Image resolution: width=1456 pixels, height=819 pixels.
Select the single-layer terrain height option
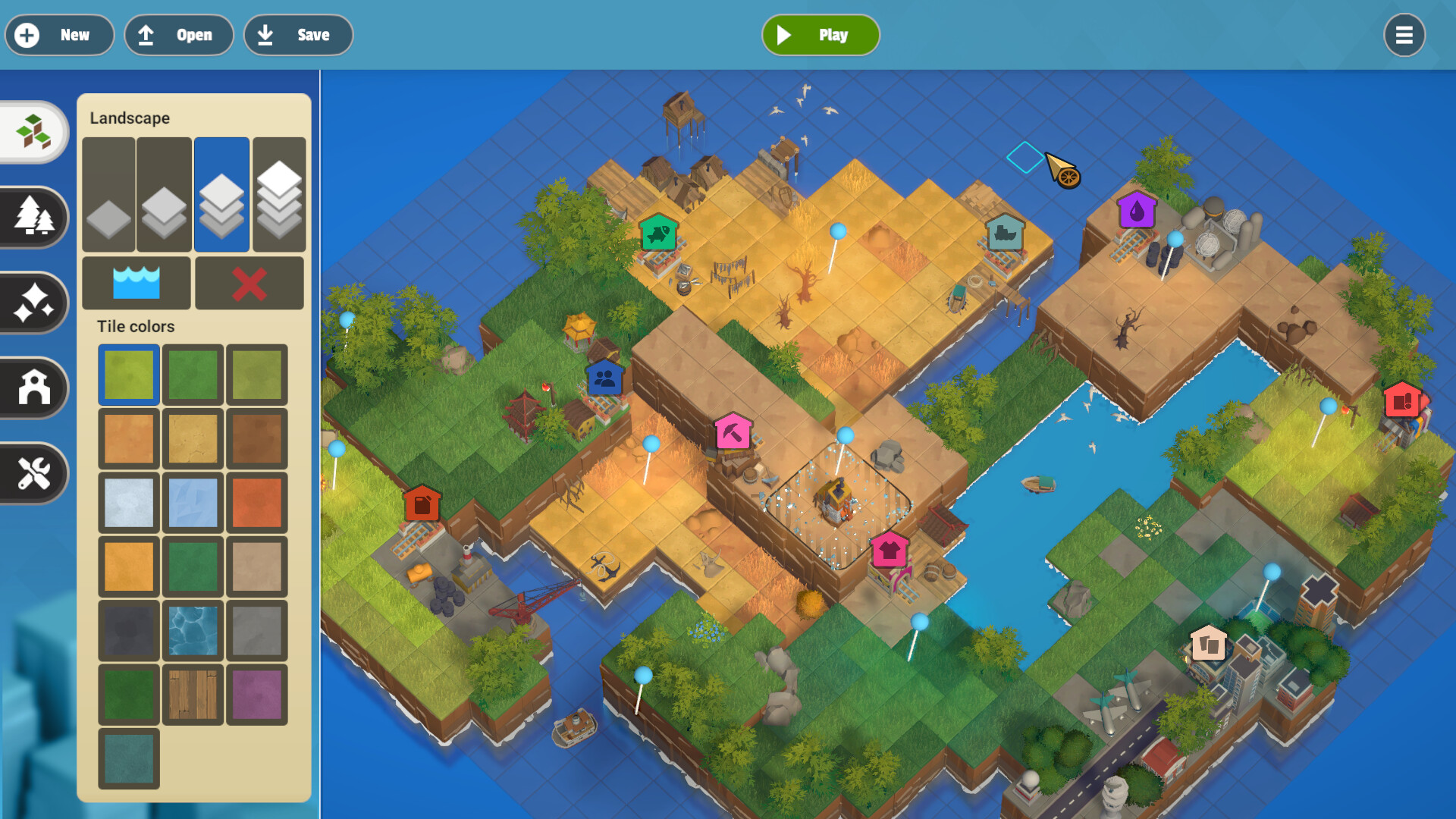tap(108, 194)
